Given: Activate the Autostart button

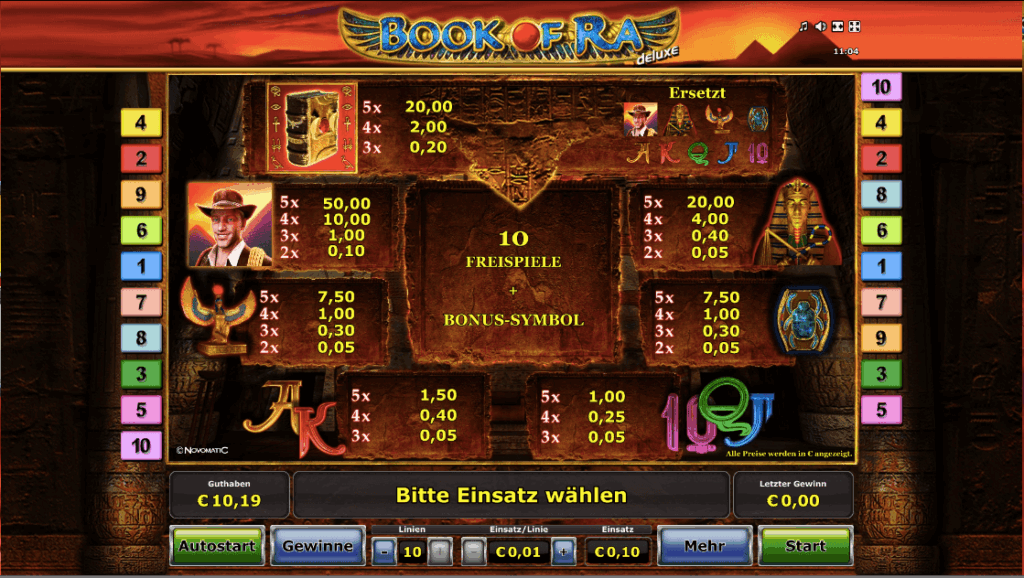Looking at the screenshot, I should tap(217, 546).
